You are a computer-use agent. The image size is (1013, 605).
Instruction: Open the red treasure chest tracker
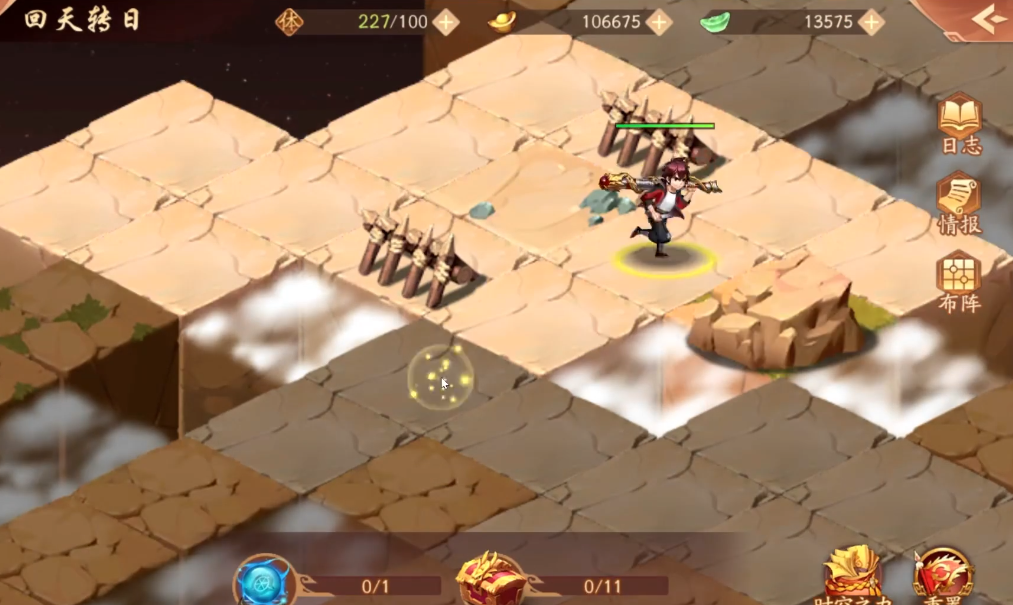[x=491, y=581]
